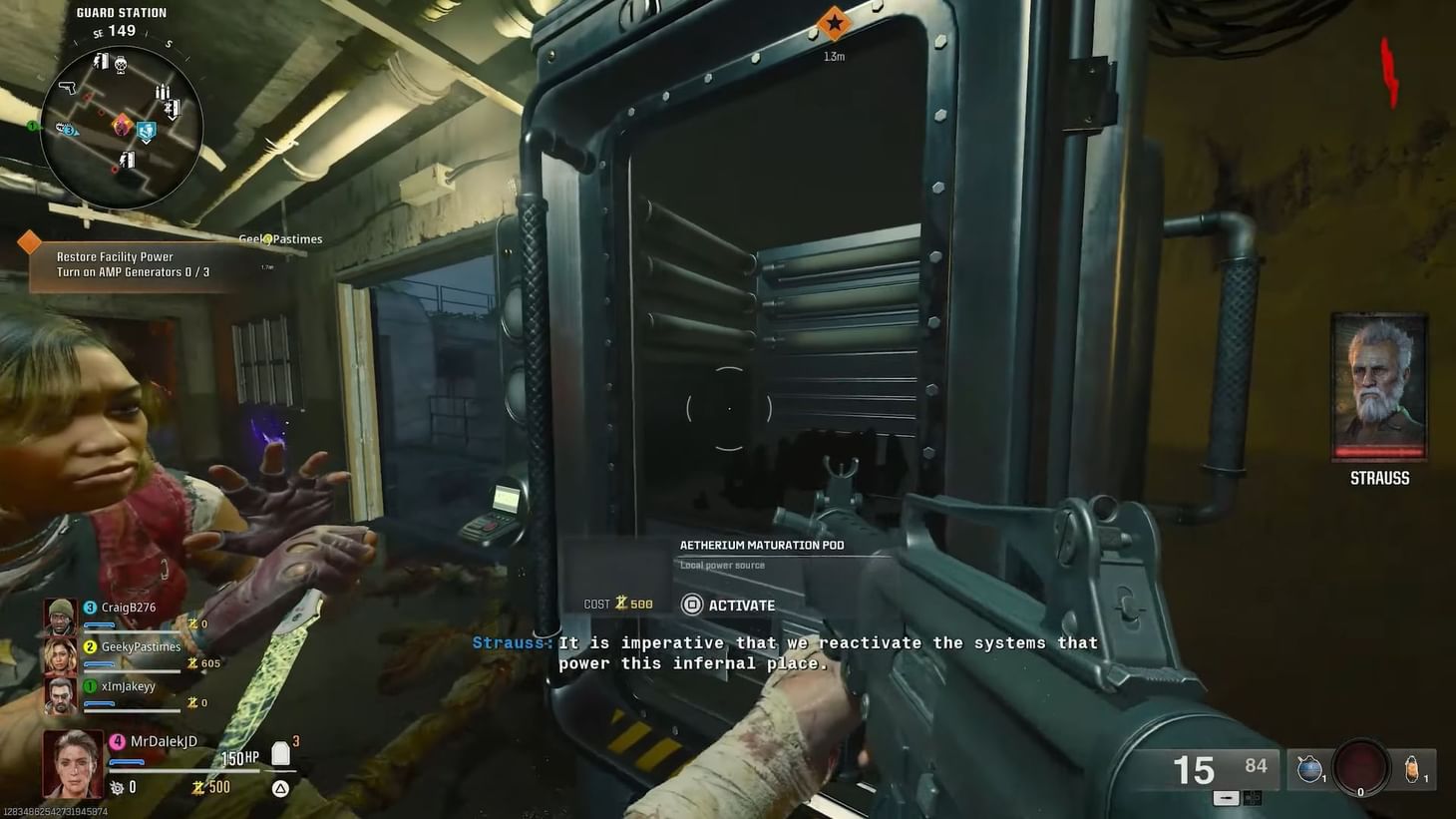Click the powered door icon at the minimap top
The height and width of the screenshot is (819, 1456).
[x=102, y=61]
